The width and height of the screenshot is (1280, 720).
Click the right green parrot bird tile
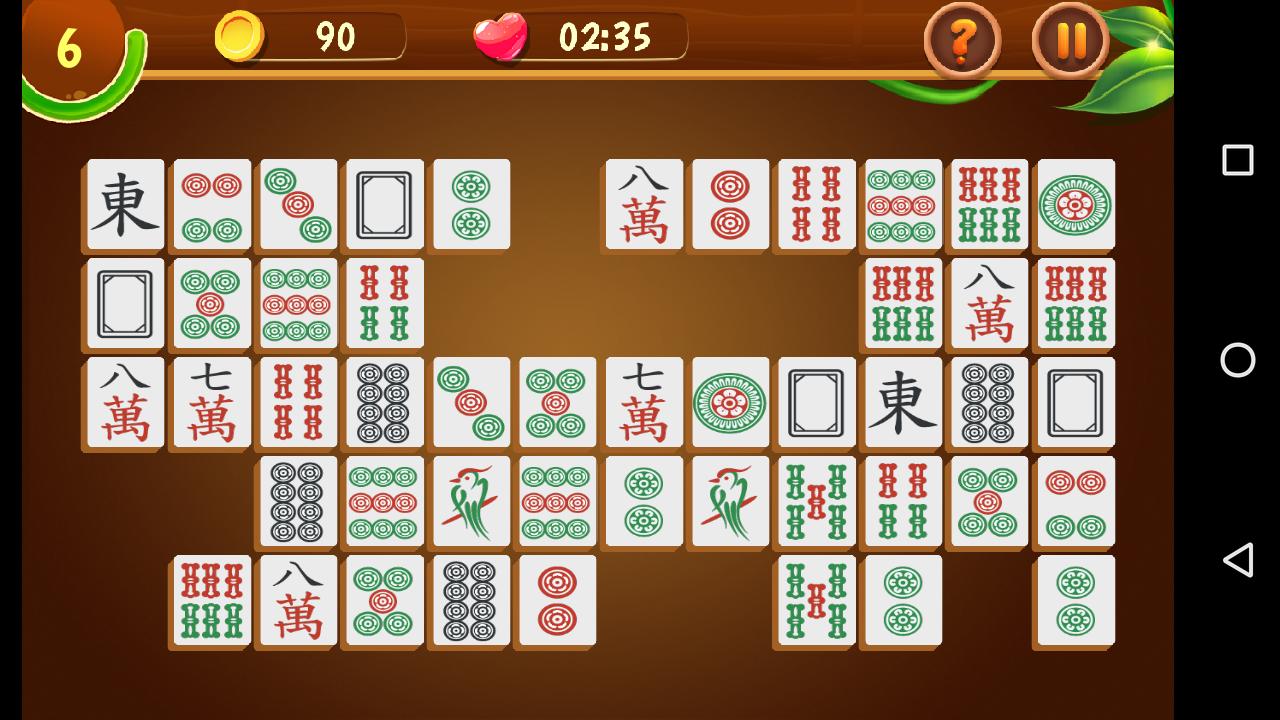pyautogui.click(x=729, y=501)
